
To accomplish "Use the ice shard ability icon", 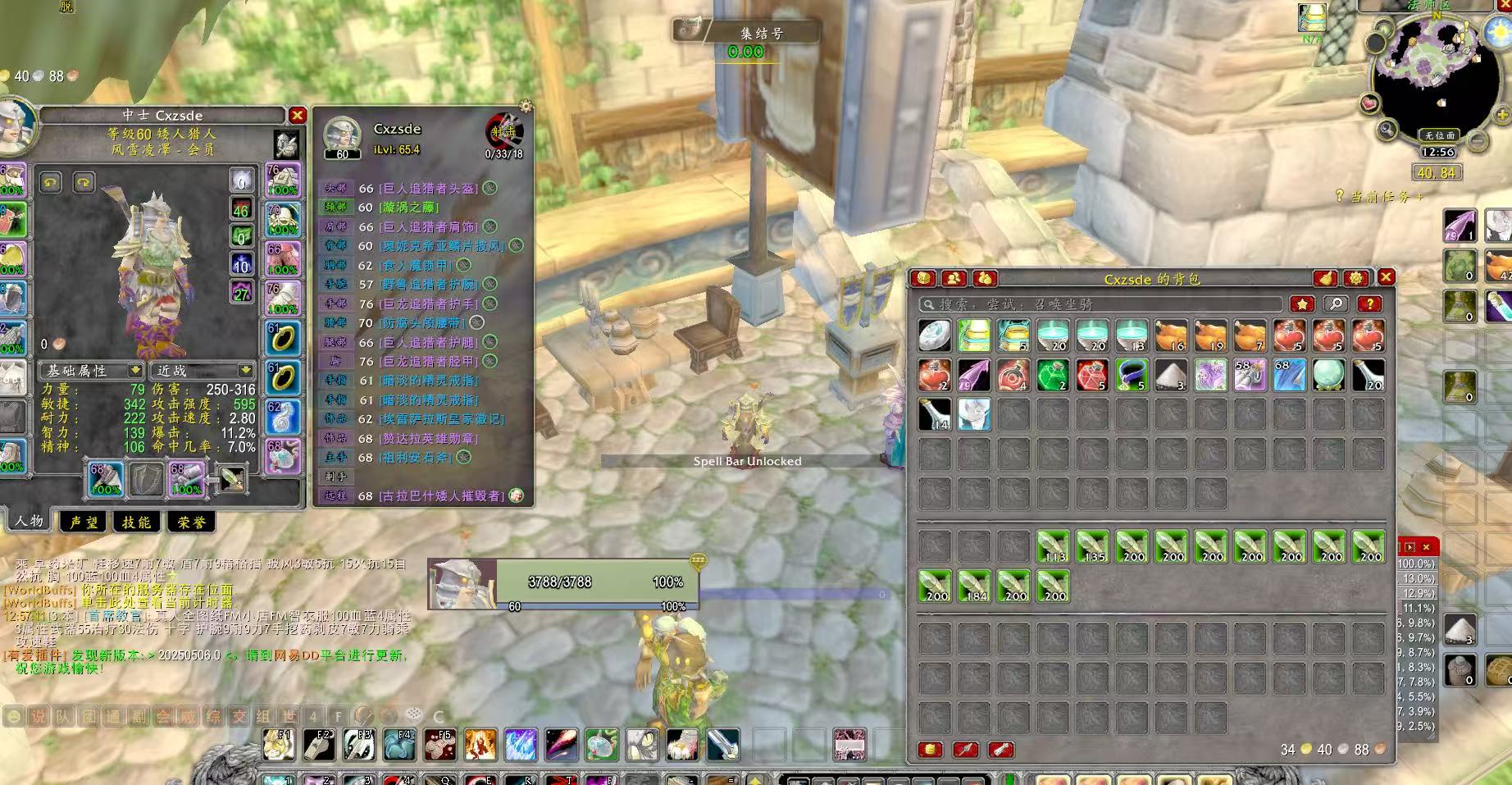I will tap(521, 745).
